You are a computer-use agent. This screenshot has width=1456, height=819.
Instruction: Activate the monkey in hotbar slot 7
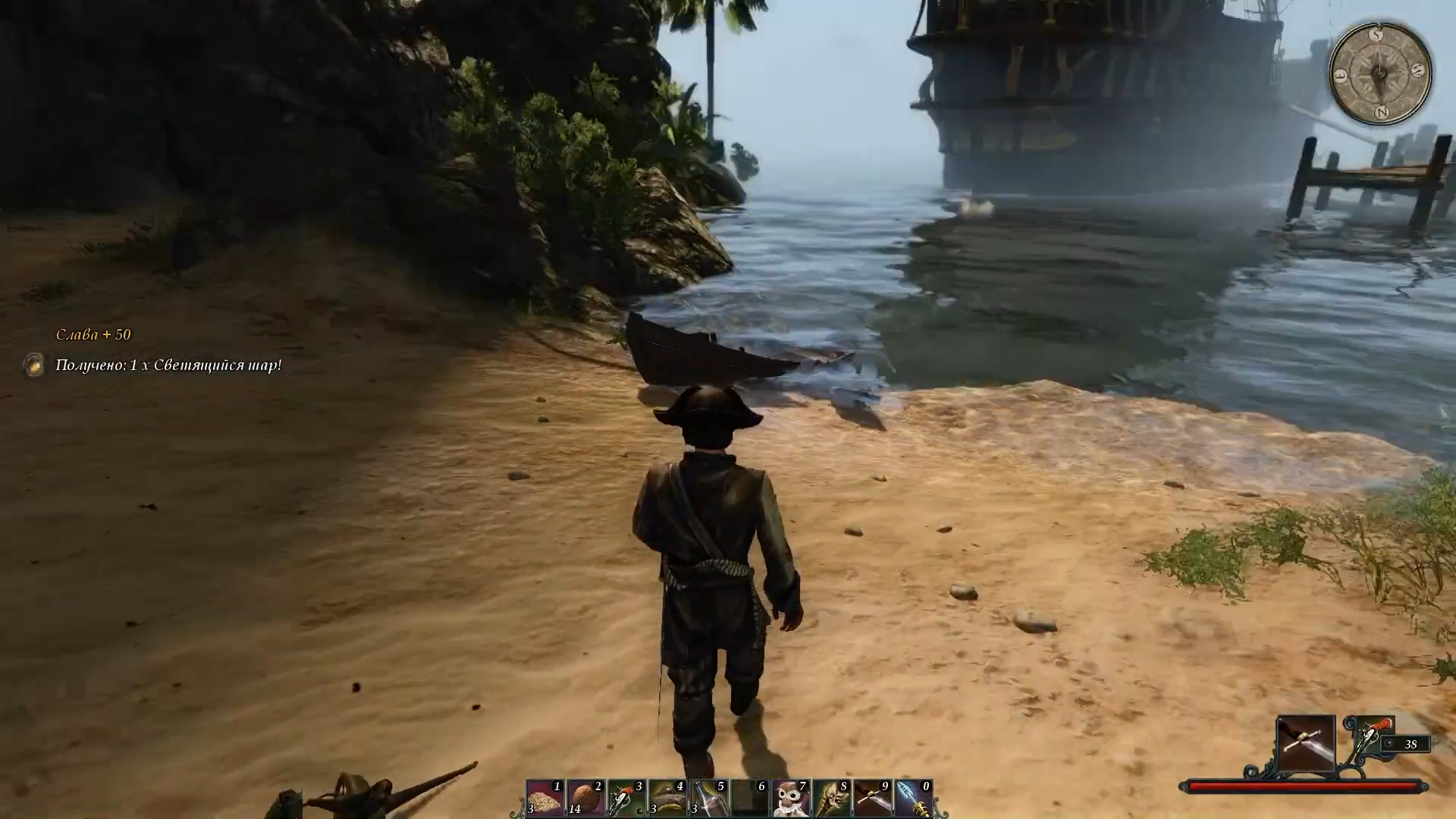click(791, 799)
